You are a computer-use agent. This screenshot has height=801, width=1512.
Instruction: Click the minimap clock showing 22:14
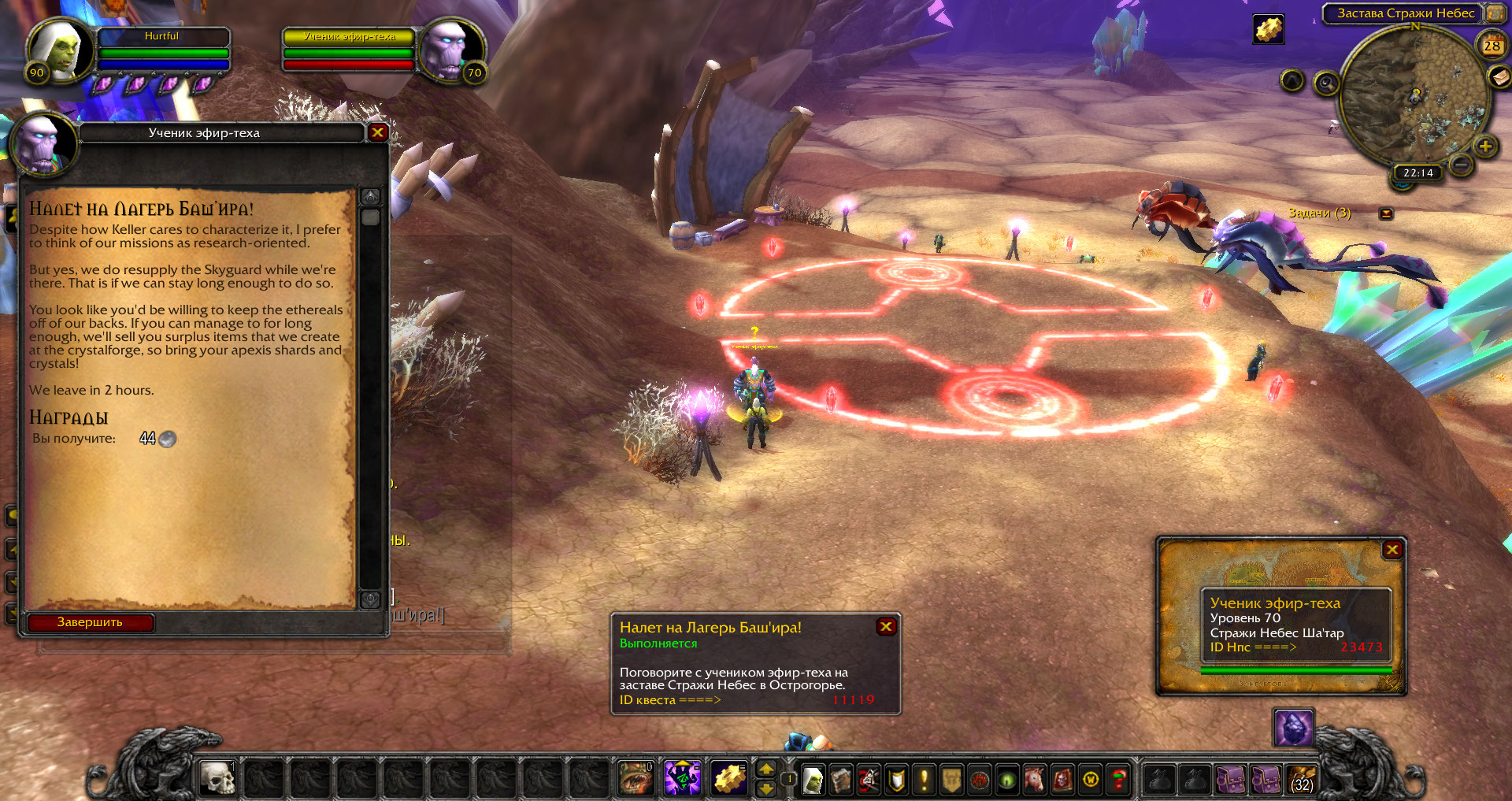[x=1417, y=172]
